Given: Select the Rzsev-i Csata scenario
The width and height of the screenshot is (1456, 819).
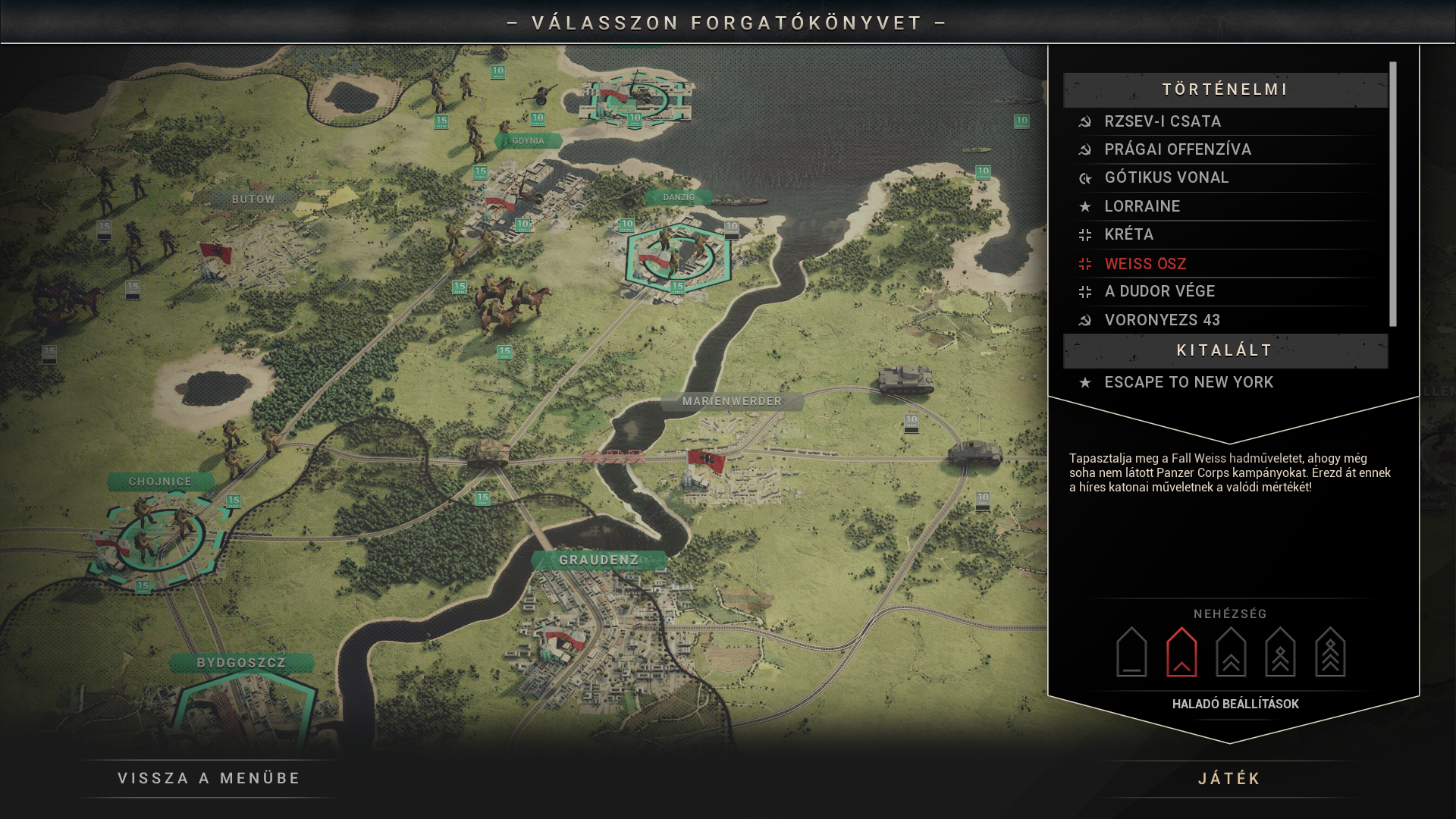Looking at the screenshot, I should [x=1163, y=121].
